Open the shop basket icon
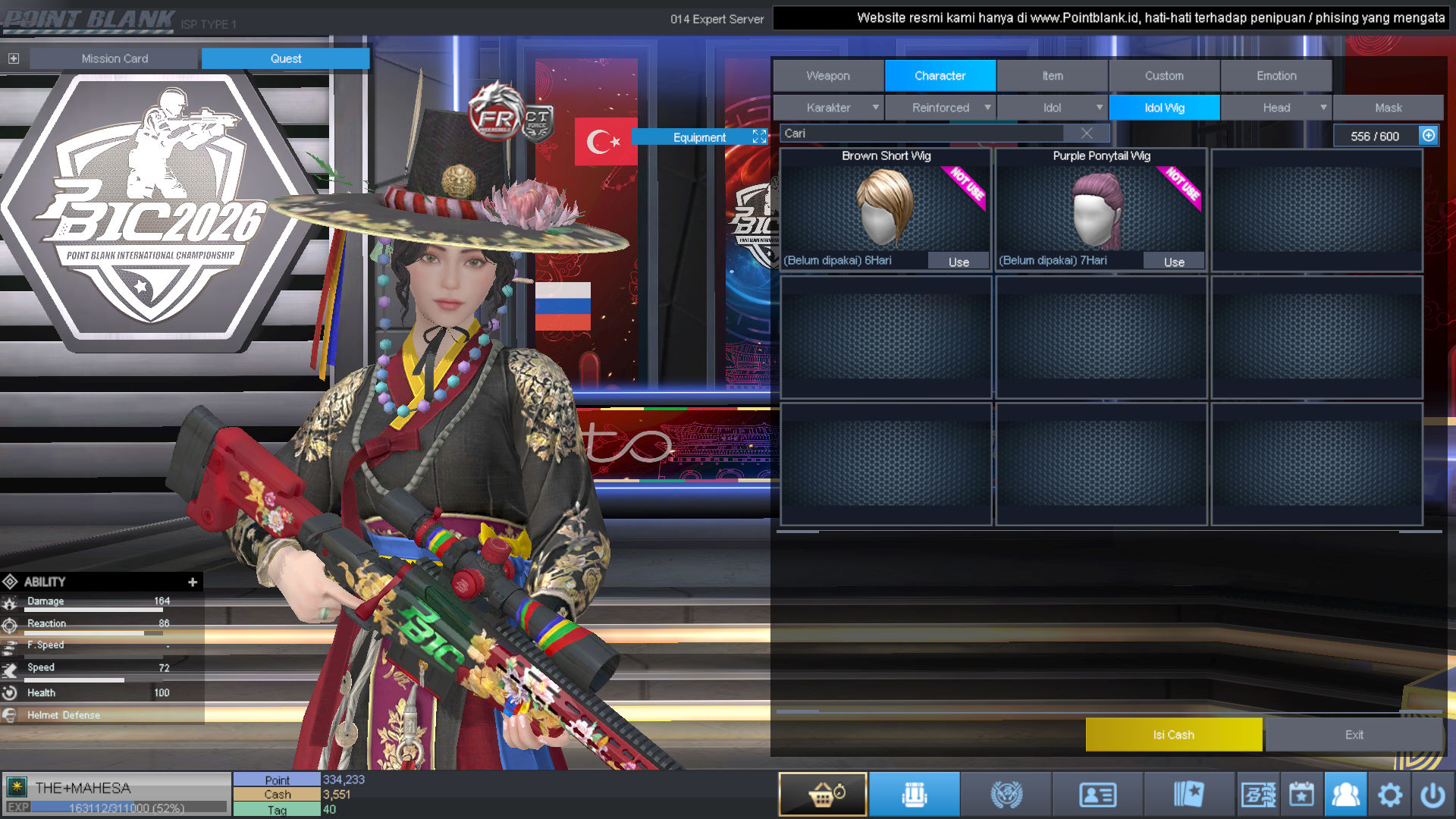Screen dimensions: 1456x819 (823, 794)
